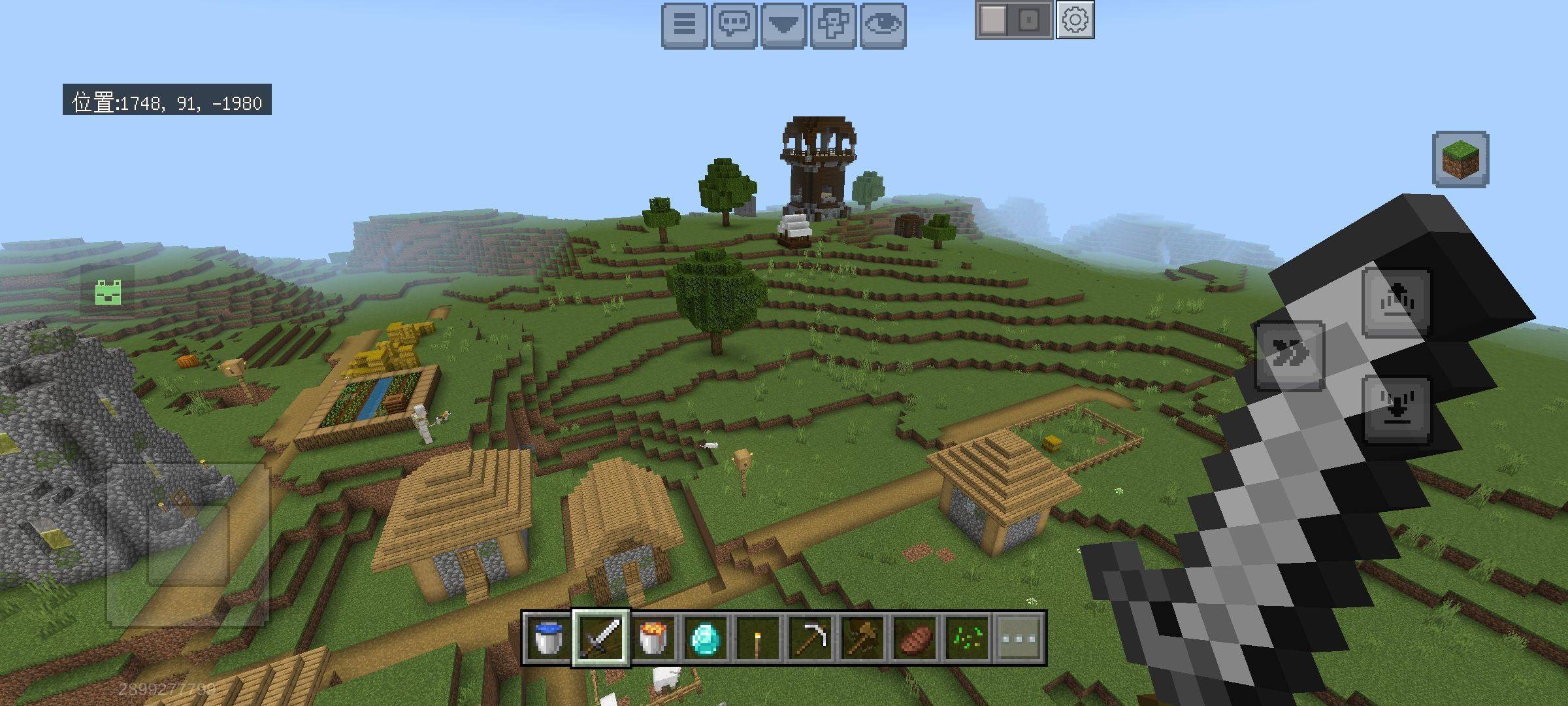
Task: Open settings with the gear icon
Action: click(1075, 20)
